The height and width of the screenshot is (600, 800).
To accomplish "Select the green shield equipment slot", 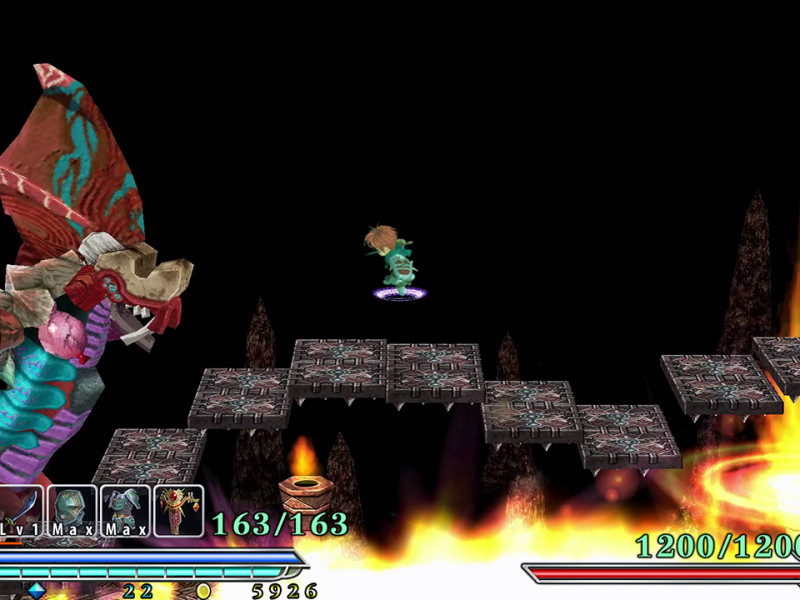I will [x=74, y=510].
